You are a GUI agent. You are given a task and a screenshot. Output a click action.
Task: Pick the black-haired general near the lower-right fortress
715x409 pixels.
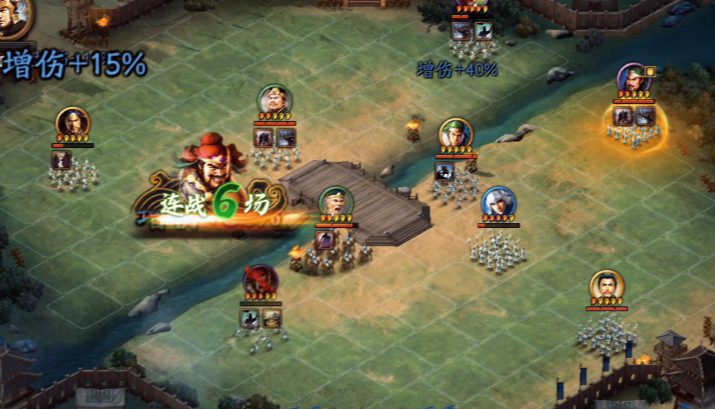click(x=606, y=287)
